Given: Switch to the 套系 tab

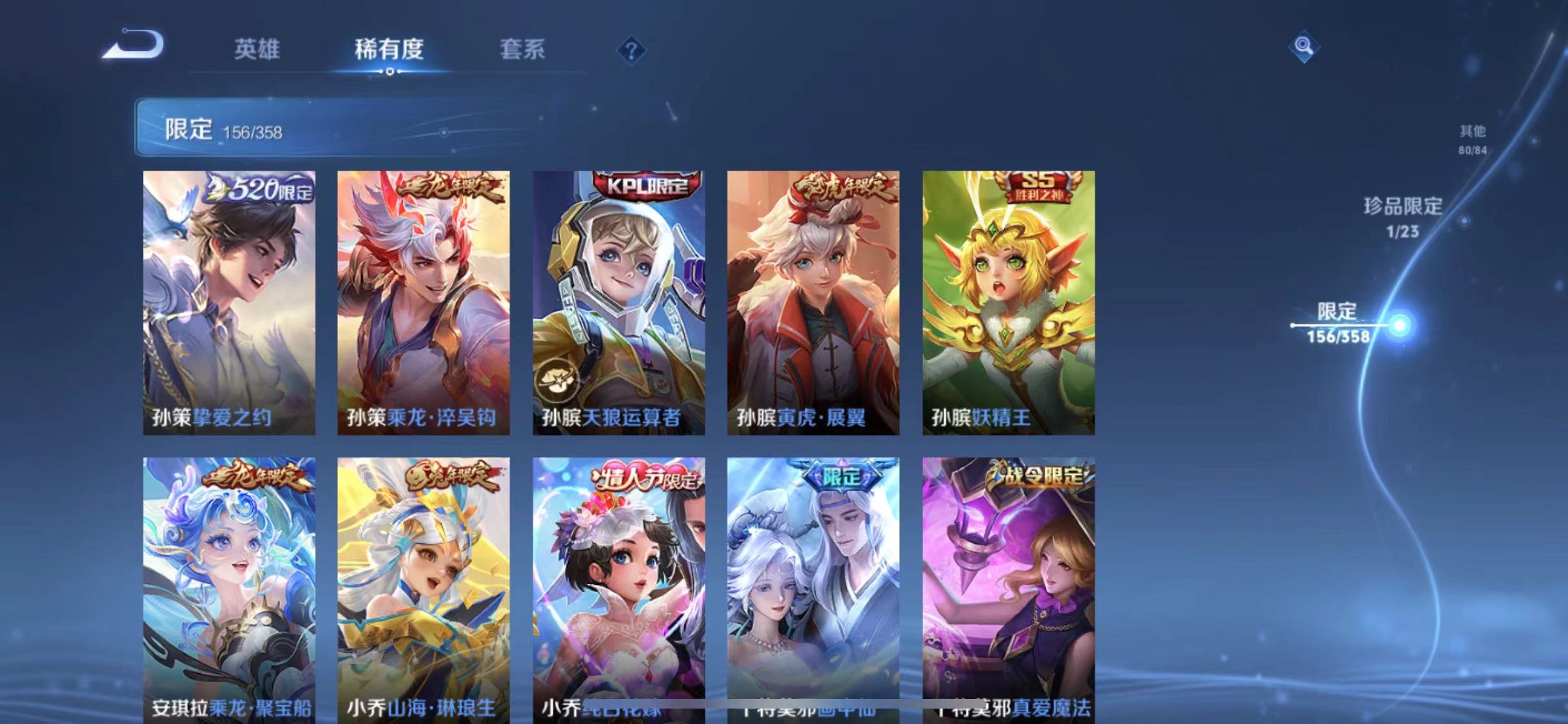Looking at the screenshot, I should pos(523,50).
